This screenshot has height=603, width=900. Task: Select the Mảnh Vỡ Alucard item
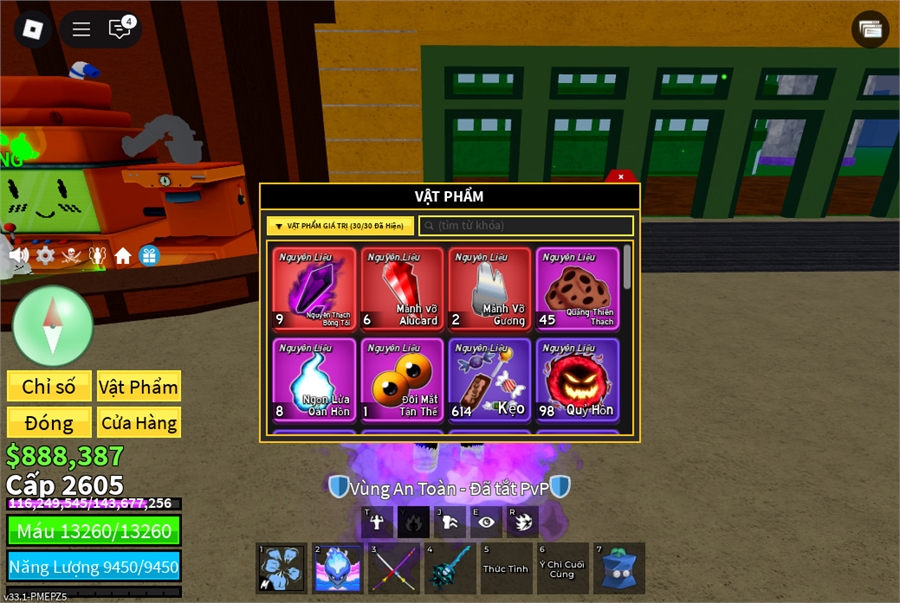401,289
